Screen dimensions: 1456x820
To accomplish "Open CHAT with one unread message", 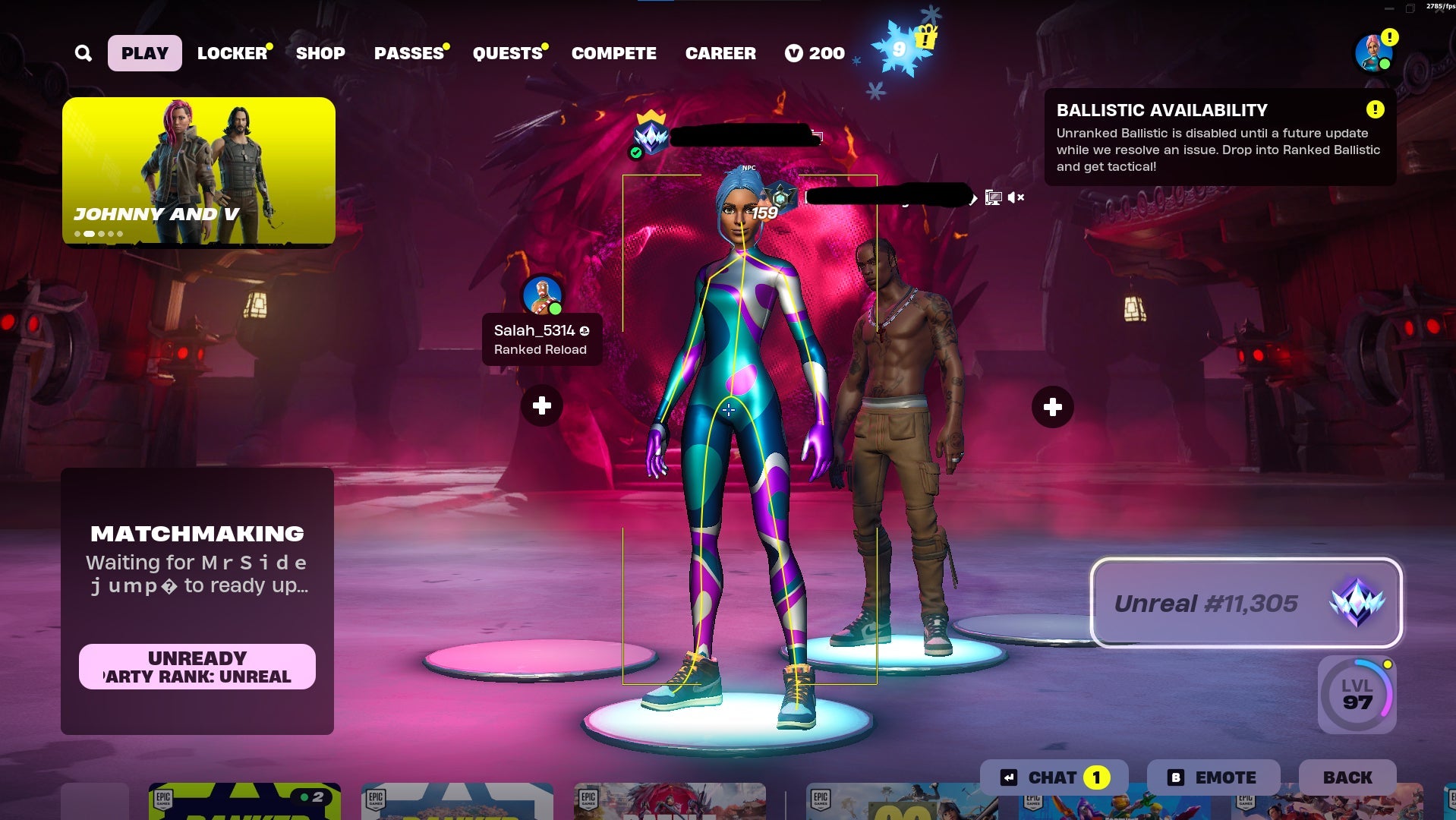I will pyautogui.click(x=1055, y=777).
